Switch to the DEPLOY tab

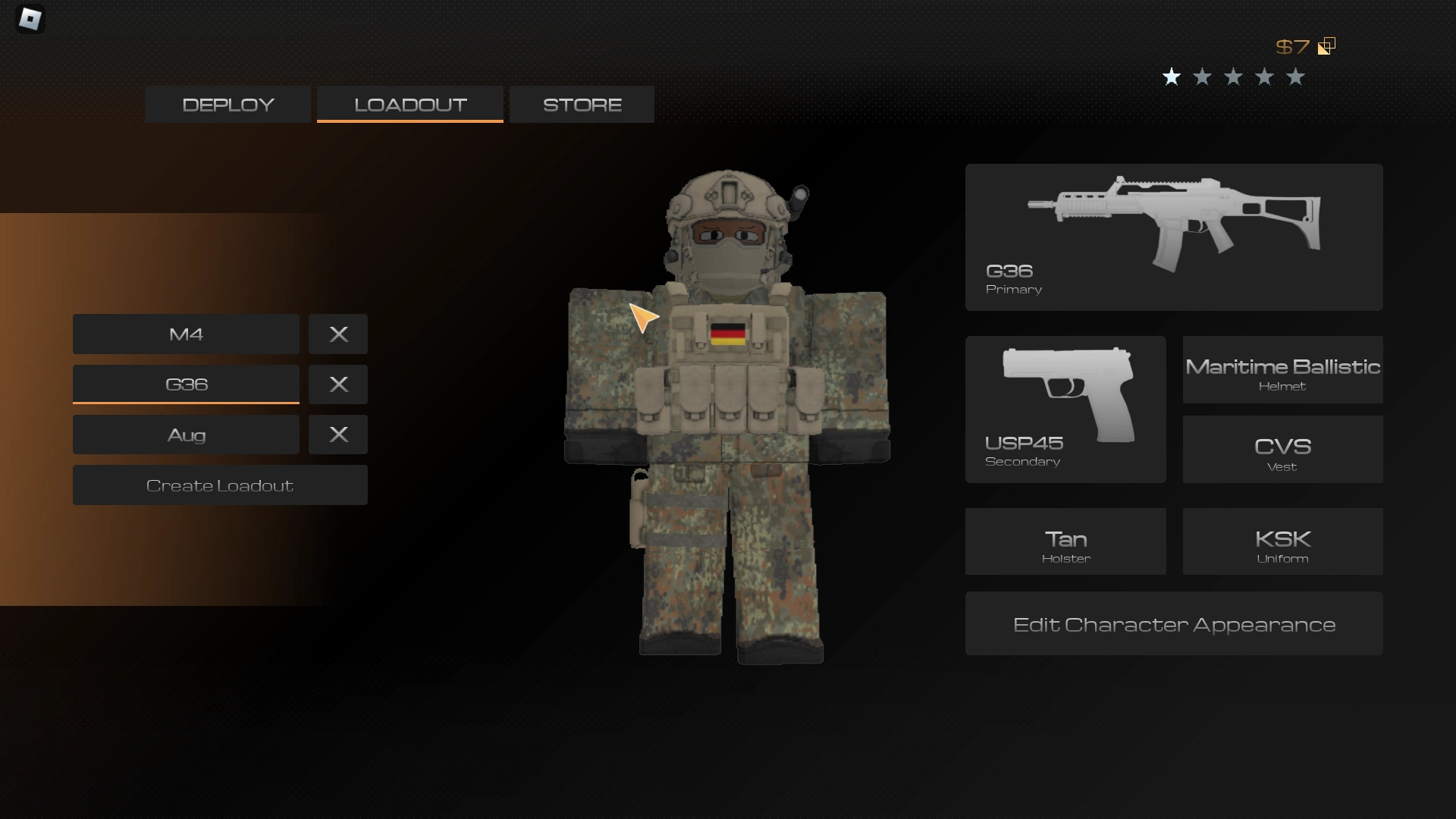(227, 104)
